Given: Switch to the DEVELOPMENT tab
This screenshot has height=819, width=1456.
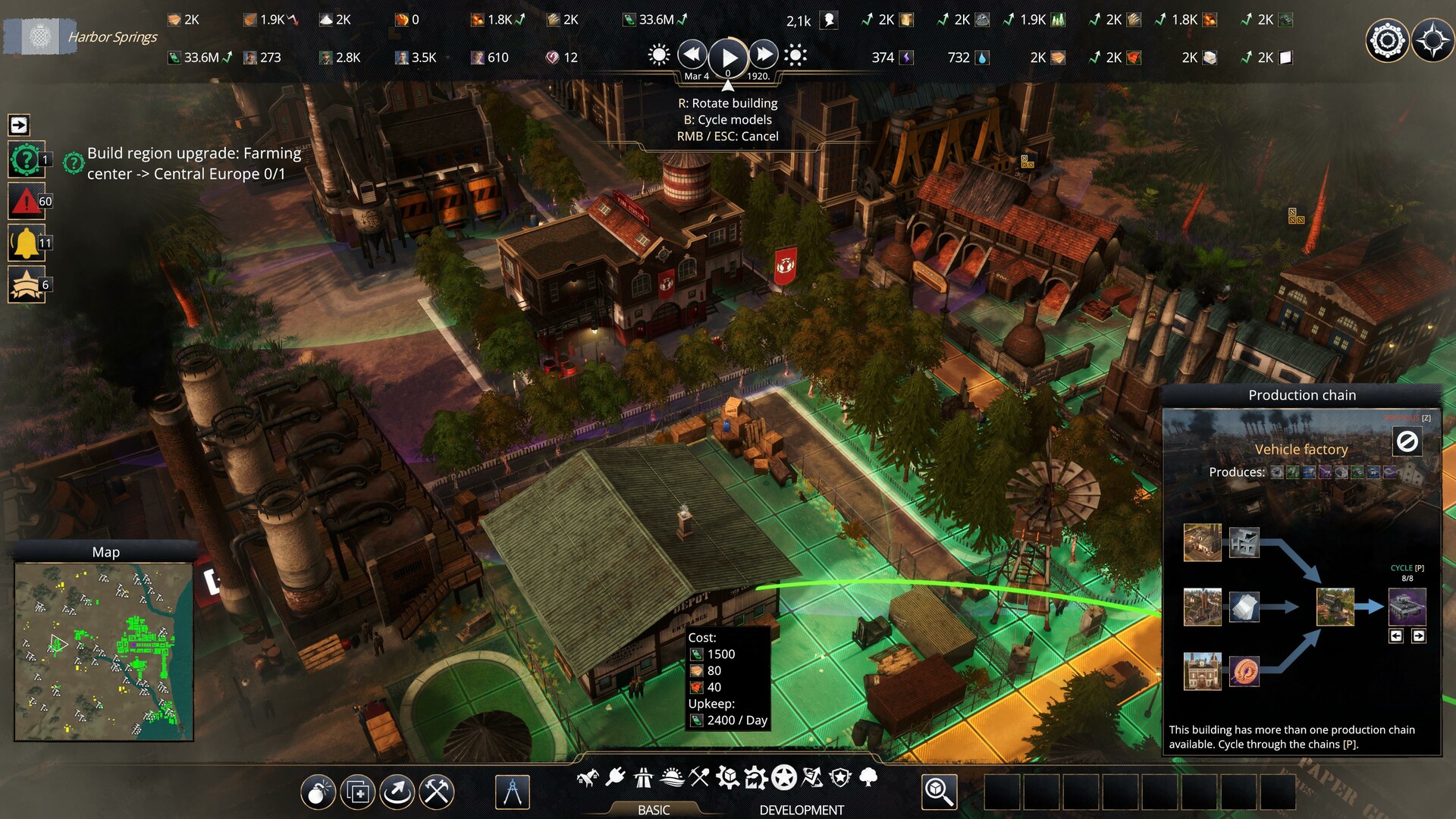Looking at the screenshot, I should (x=800, y=808).
